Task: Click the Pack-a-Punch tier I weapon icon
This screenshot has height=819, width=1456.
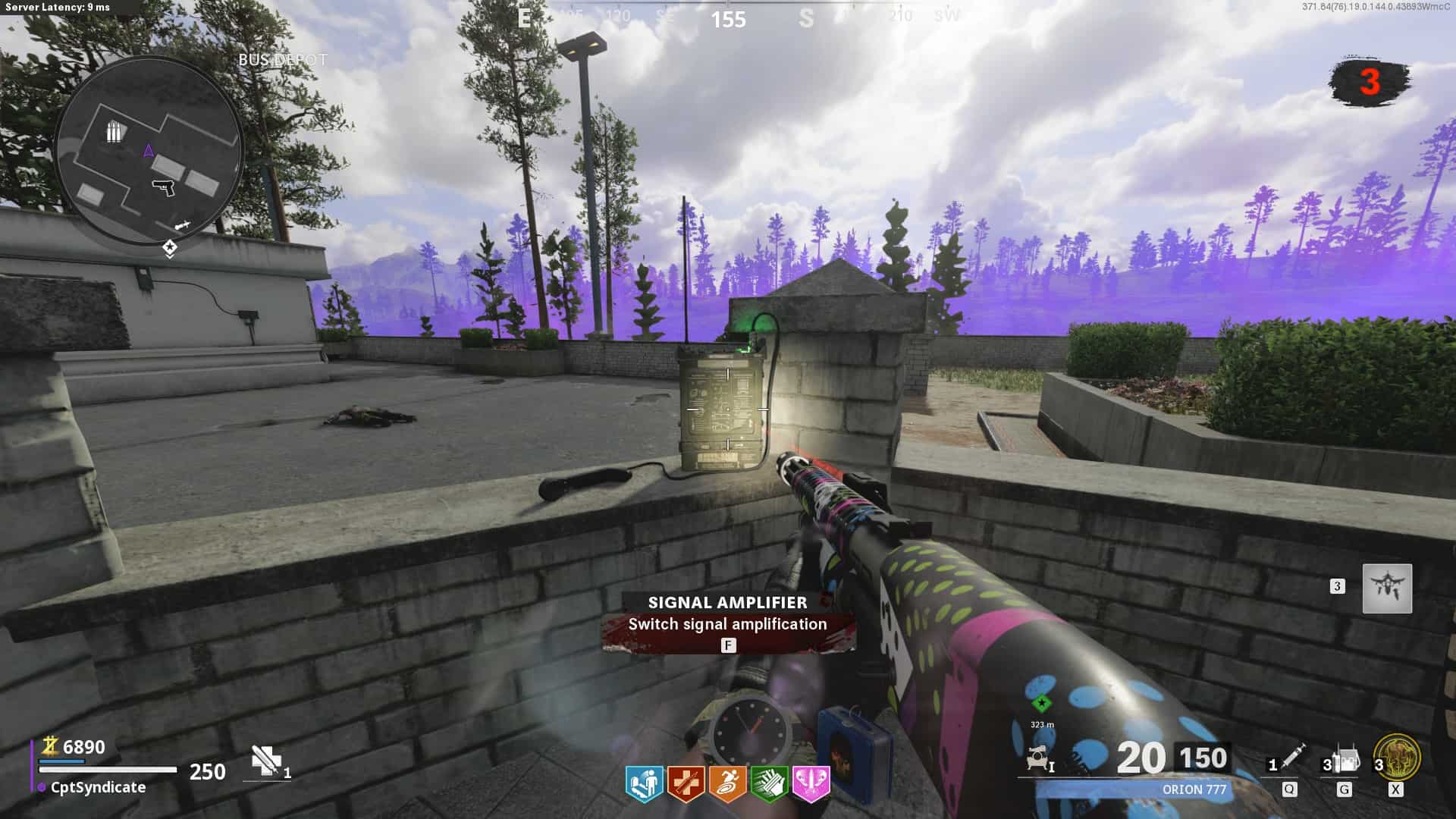Action: click(1040, 759)
